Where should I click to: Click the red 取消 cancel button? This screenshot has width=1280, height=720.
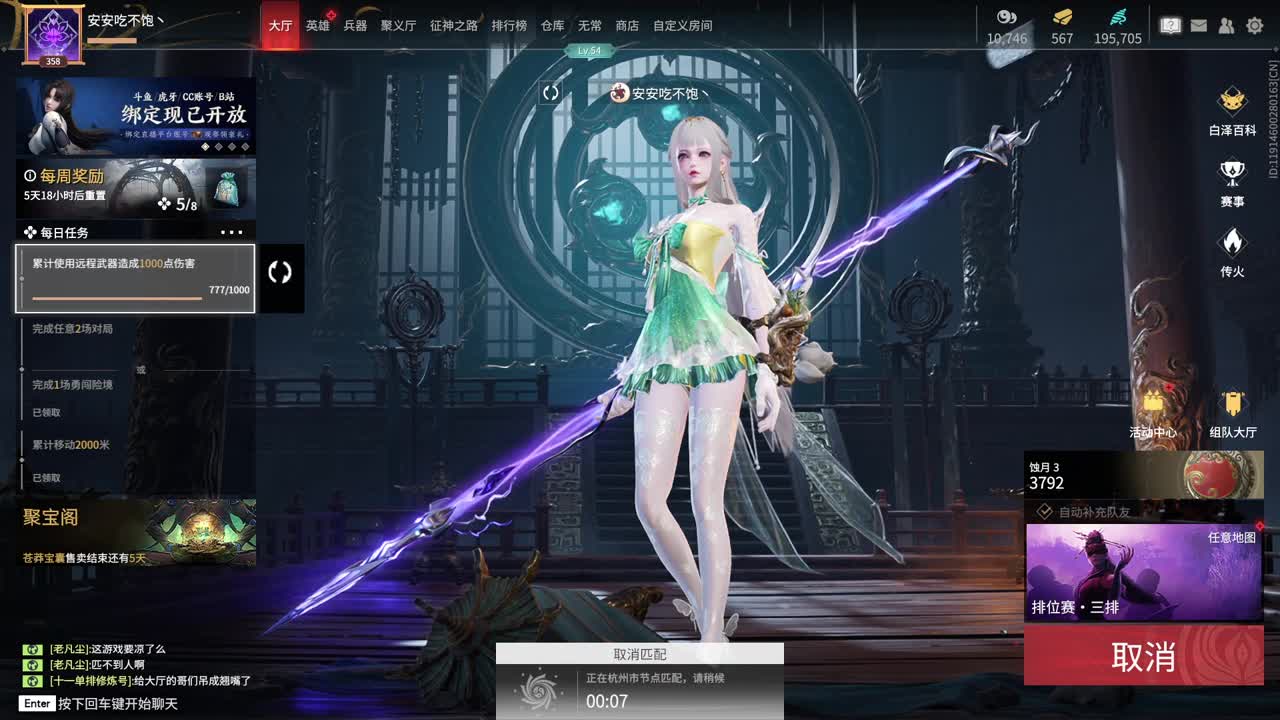pos(1143,657)
